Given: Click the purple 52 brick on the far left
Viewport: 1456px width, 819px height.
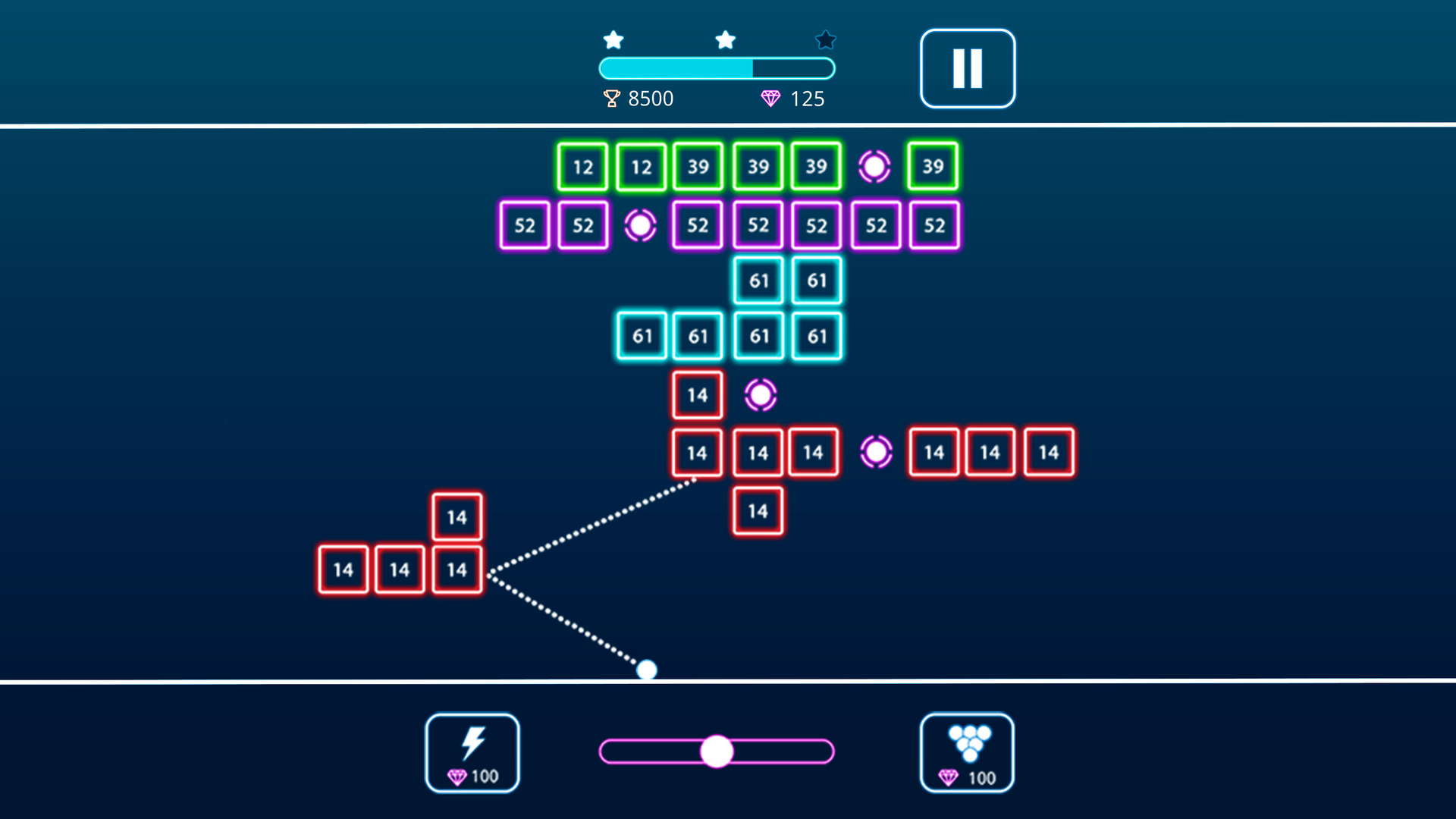Looking at the screenshot, I should (x=525, y=224).
